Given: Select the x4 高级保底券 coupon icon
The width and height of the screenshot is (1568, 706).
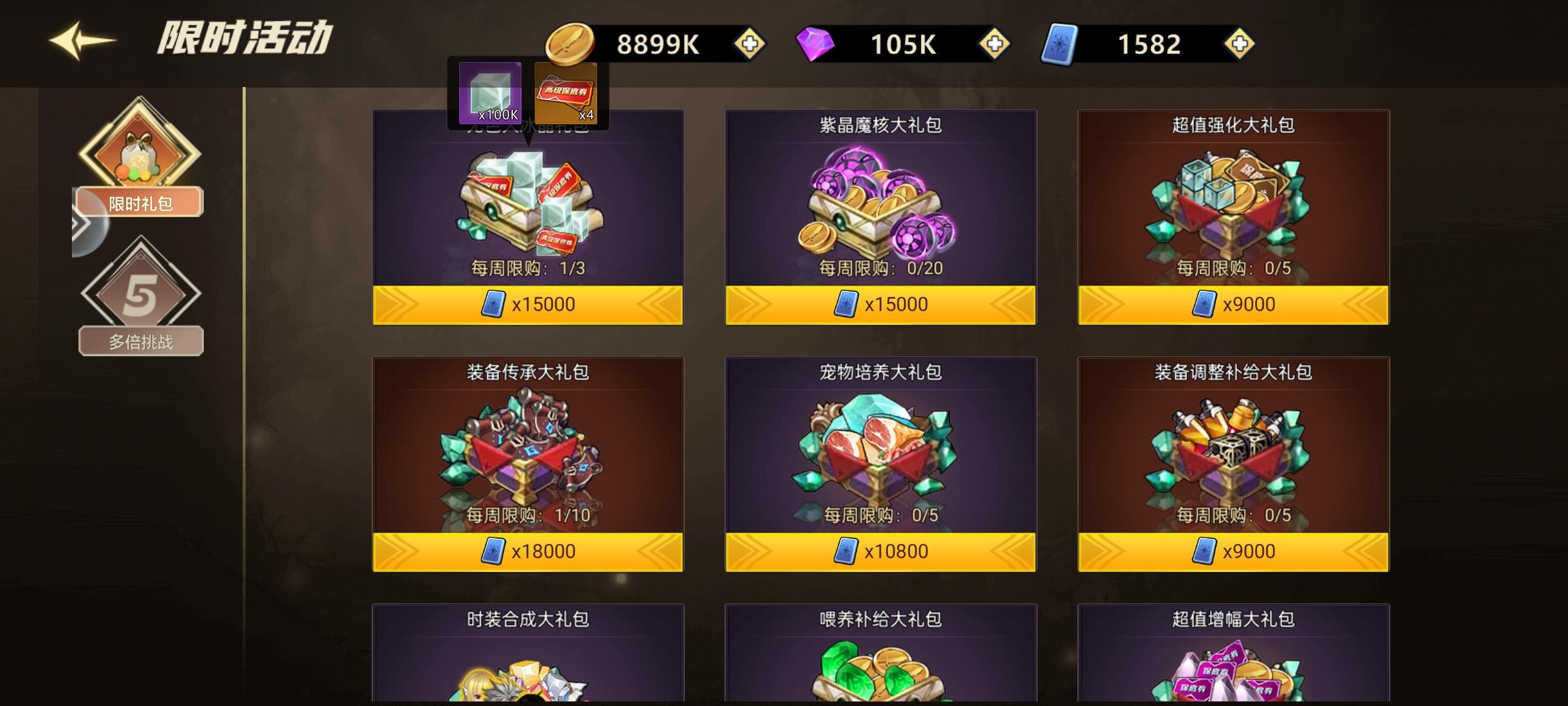Looking at the screenshot, I should 566,92.
